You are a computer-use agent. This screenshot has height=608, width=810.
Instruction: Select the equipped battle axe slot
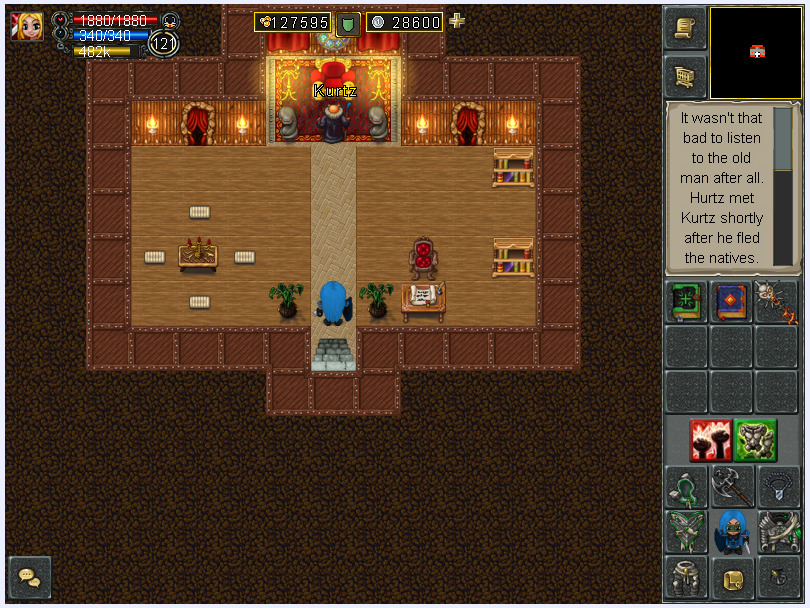click(x=732, y=487)
